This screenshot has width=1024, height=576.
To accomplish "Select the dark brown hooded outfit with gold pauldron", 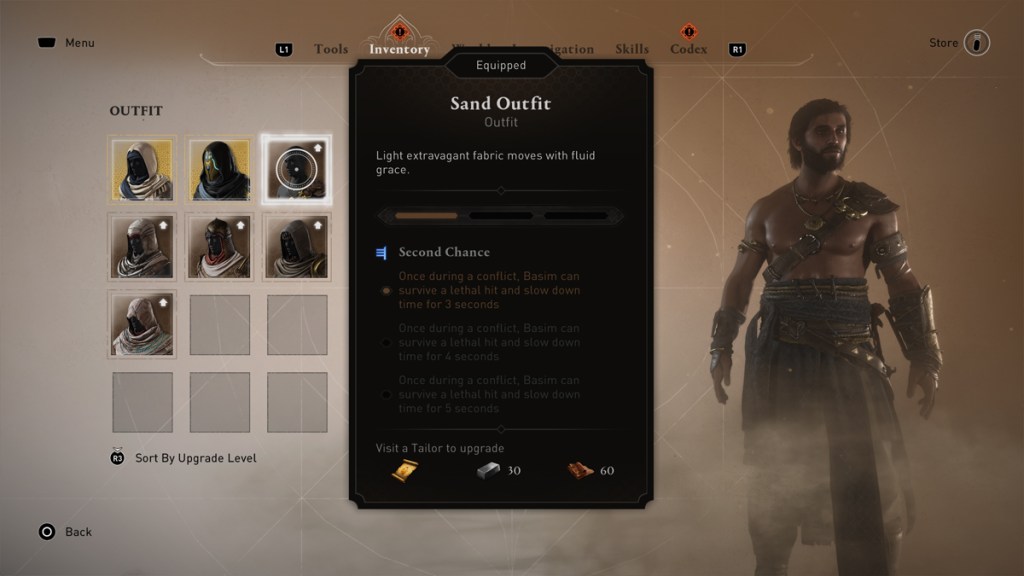I will pyautogui.click(x=297, y=247).
